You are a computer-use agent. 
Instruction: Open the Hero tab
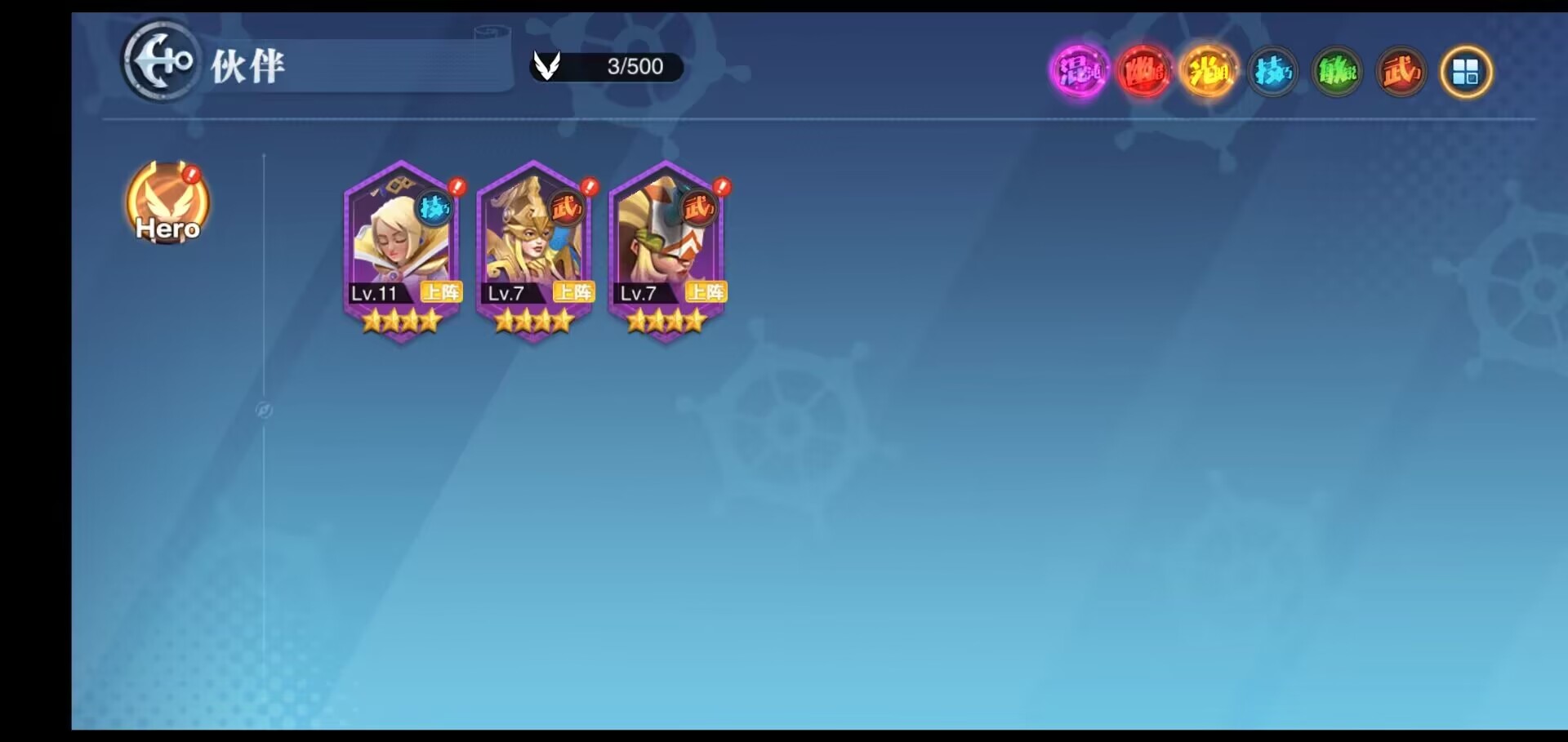pyautogui.click(x=167, y=203)
